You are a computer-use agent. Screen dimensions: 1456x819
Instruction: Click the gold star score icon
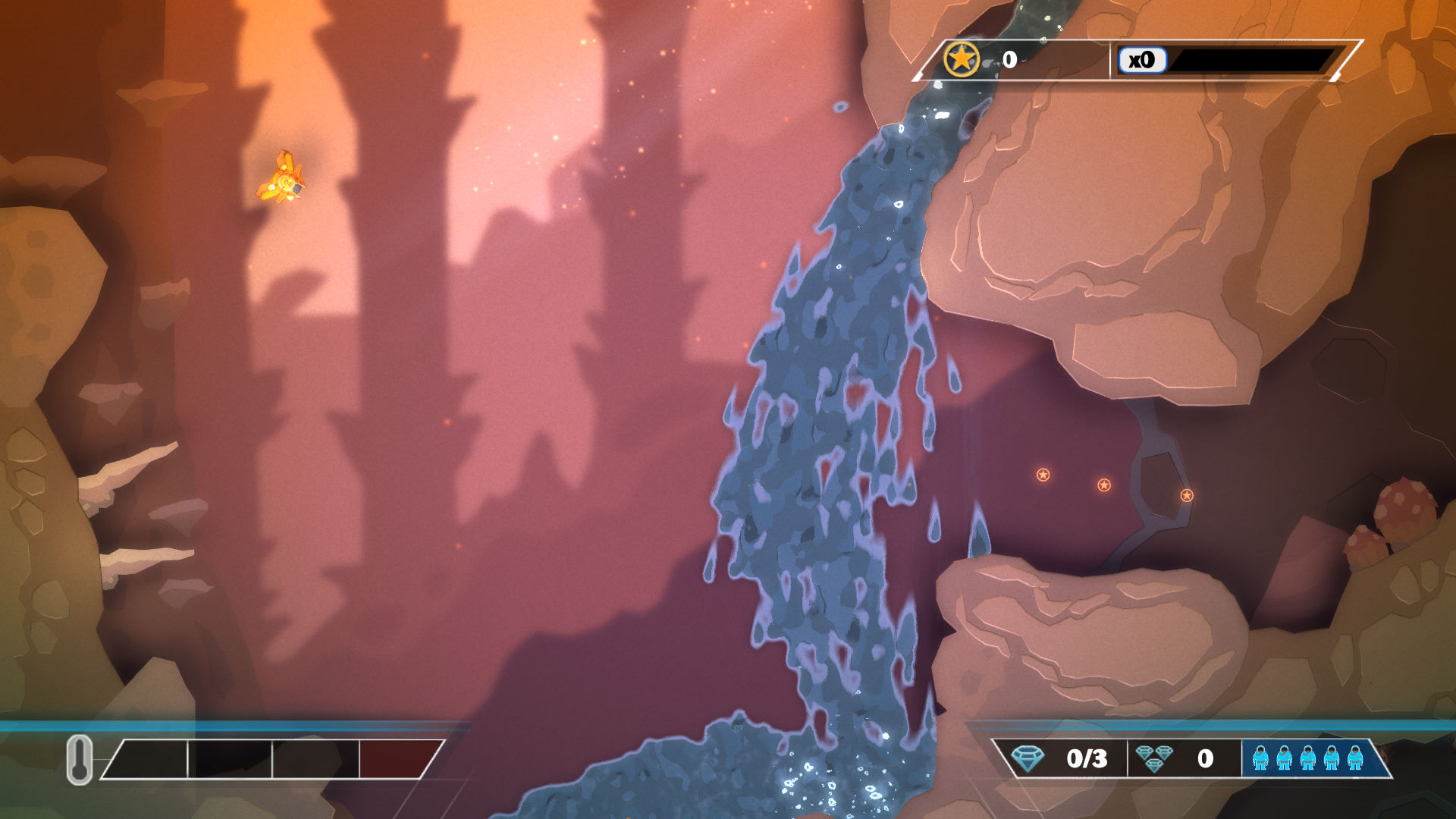coord(962,59)
